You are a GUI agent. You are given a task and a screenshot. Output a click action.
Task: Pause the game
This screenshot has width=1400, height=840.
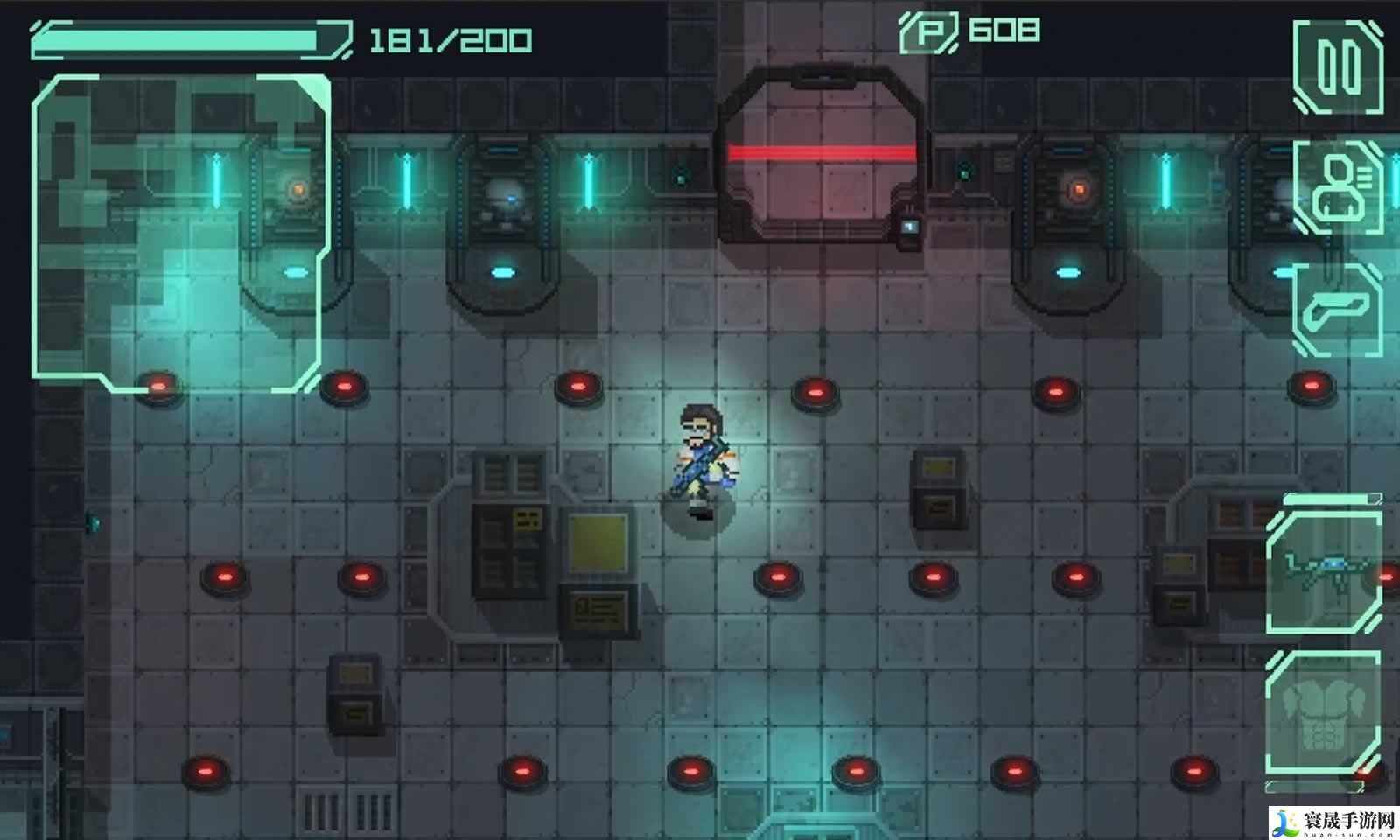(x=1338, y=67)
